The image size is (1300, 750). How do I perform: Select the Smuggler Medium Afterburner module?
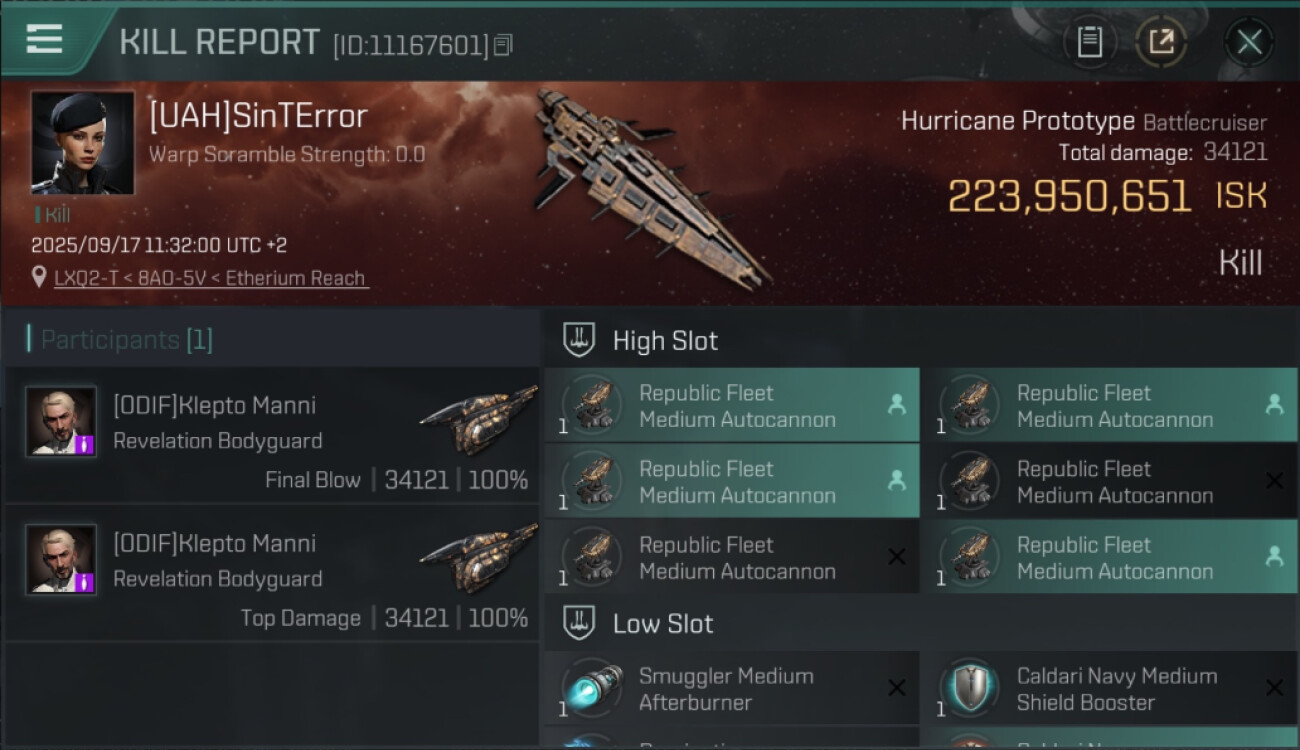[x=731, y=689]
